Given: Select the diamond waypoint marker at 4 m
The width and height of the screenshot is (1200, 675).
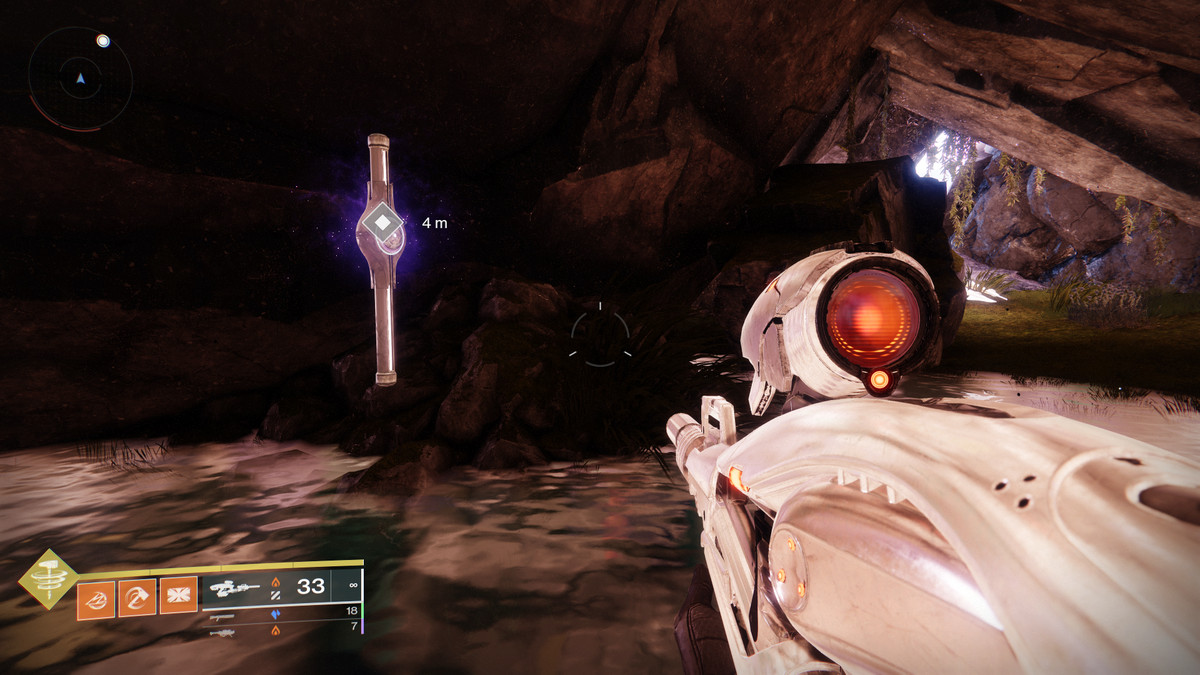Looking at the screenshot, I should [x=382, y=223].
